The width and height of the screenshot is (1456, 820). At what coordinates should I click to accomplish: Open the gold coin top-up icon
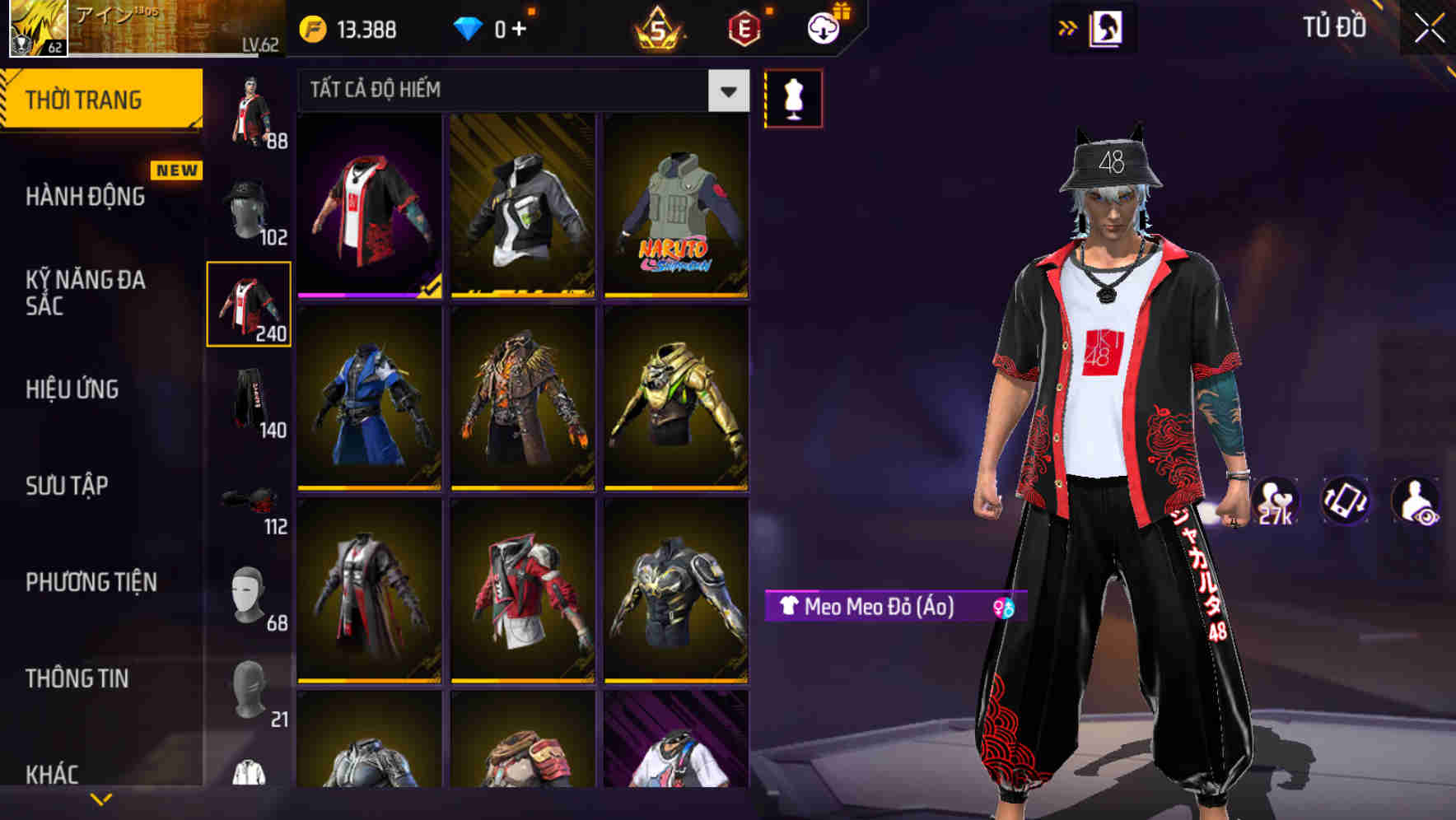(x=311, y=27)
